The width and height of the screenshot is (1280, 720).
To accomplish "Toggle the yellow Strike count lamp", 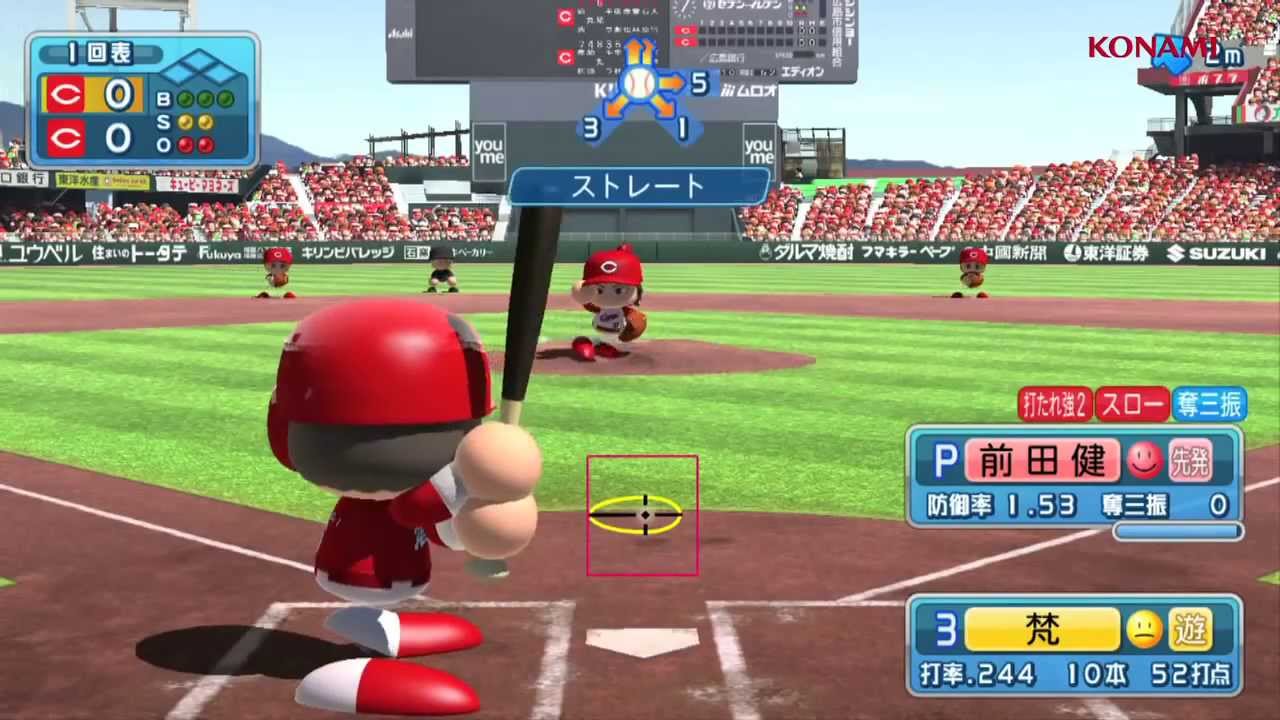I will point(186,122).
